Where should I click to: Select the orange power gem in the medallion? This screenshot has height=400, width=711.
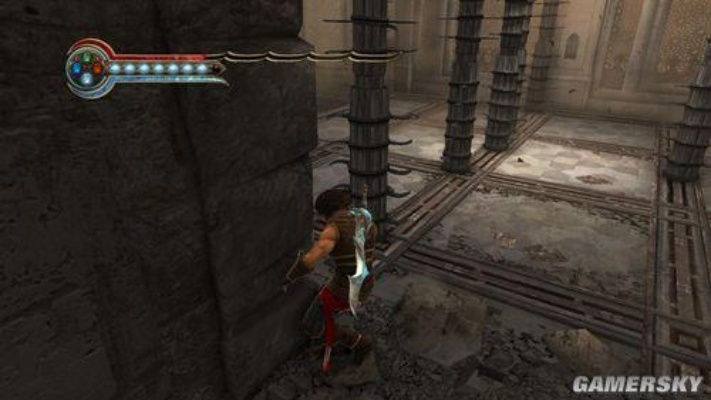(x=97, y=69)
